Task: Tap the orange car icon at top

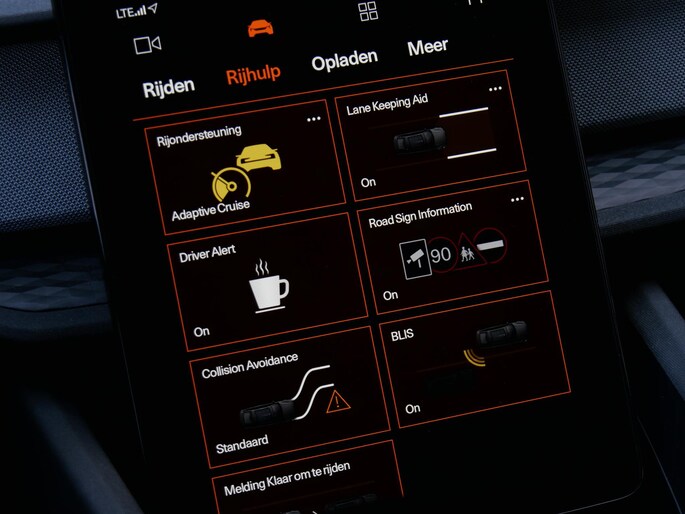Action: [261, 27]
